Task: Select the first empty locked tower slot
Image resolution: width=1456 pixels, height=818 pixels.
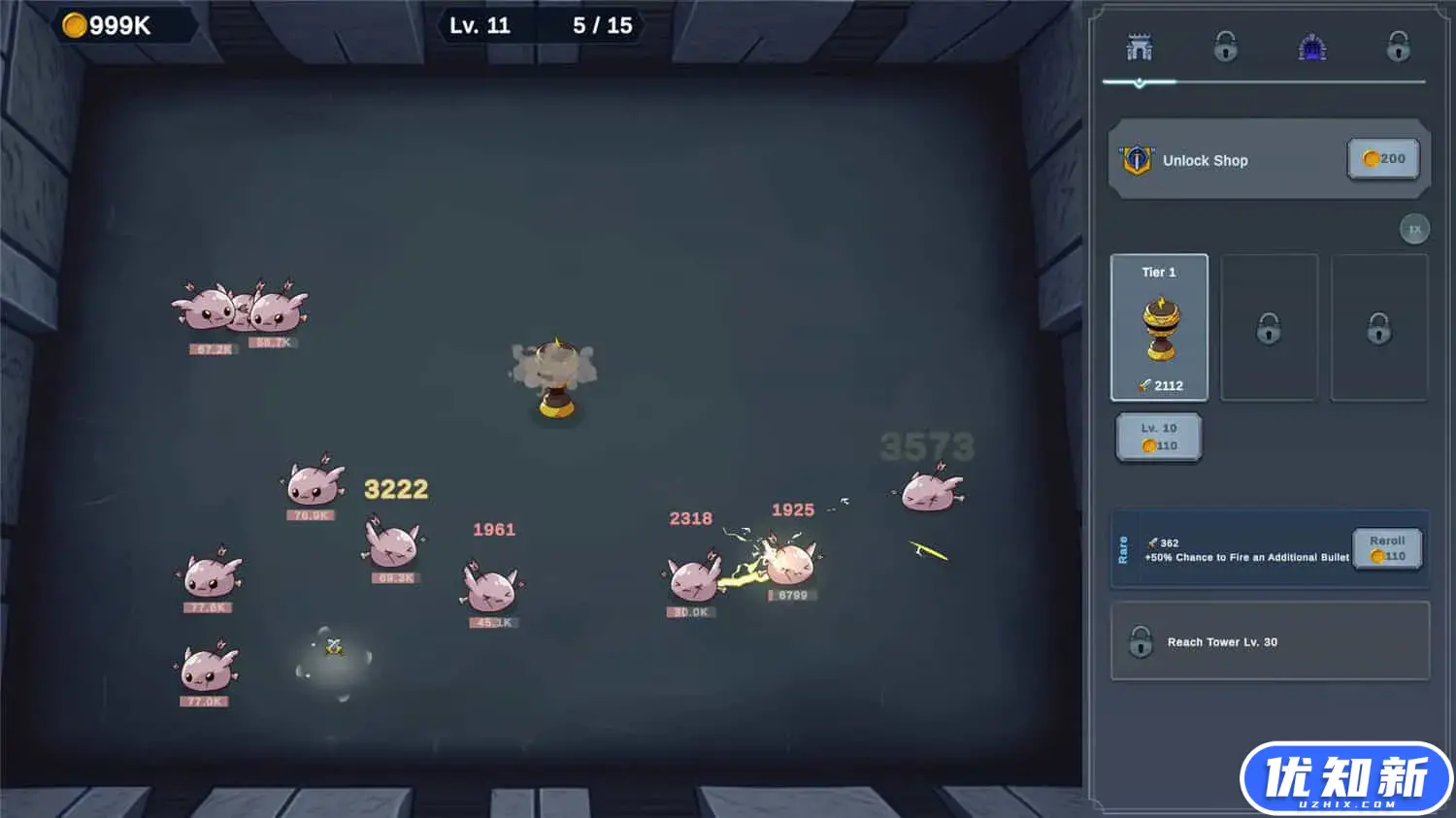Action: [x=1270, y=327]
